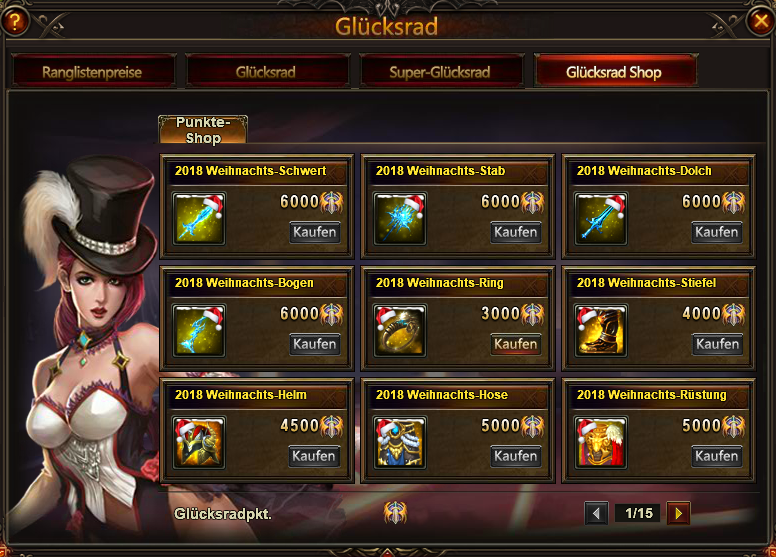Select the Weihnachts-Ring item icon
This screenshot has height=557, width=776.
tap(400, 331)
